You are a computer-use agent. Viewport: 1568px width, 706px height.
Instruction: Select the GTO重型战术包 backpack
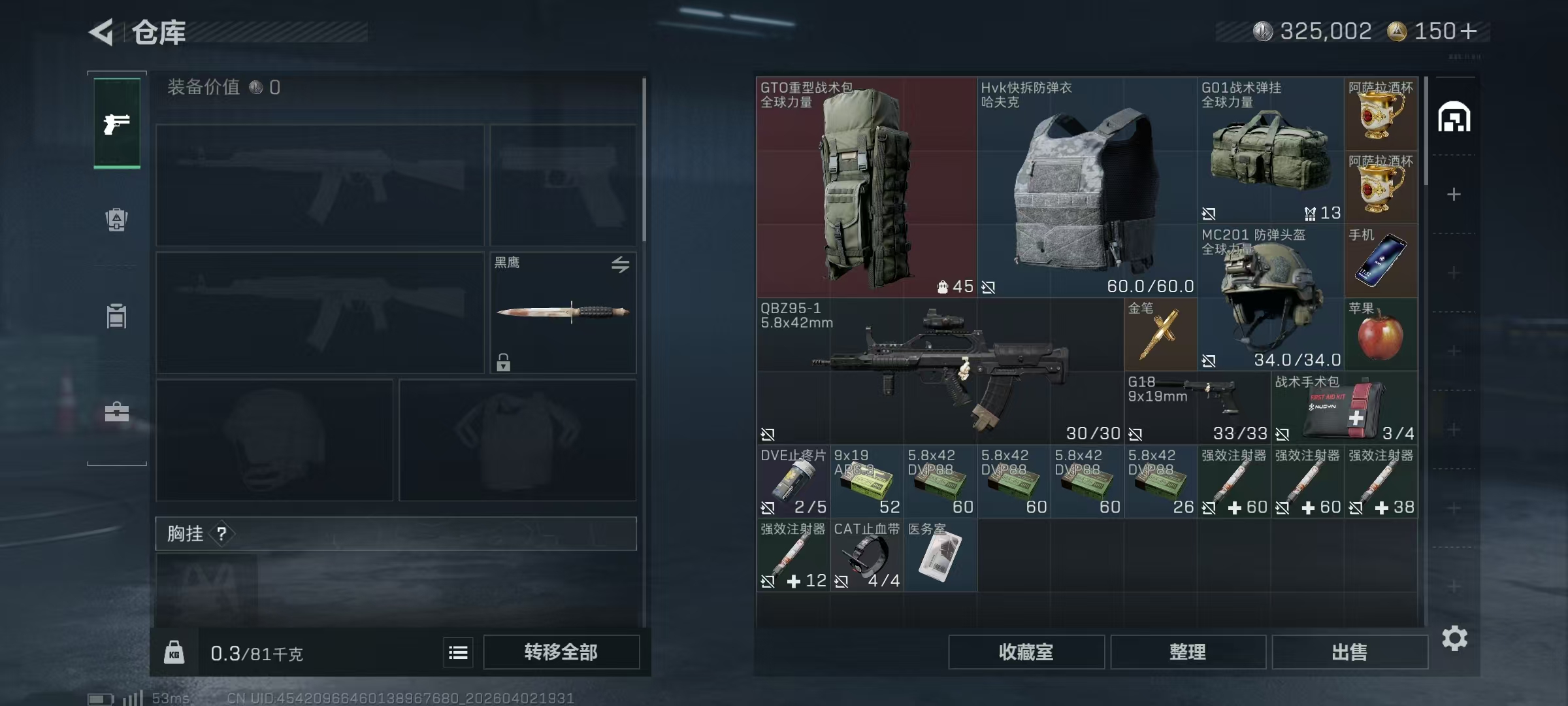point(866,188)
